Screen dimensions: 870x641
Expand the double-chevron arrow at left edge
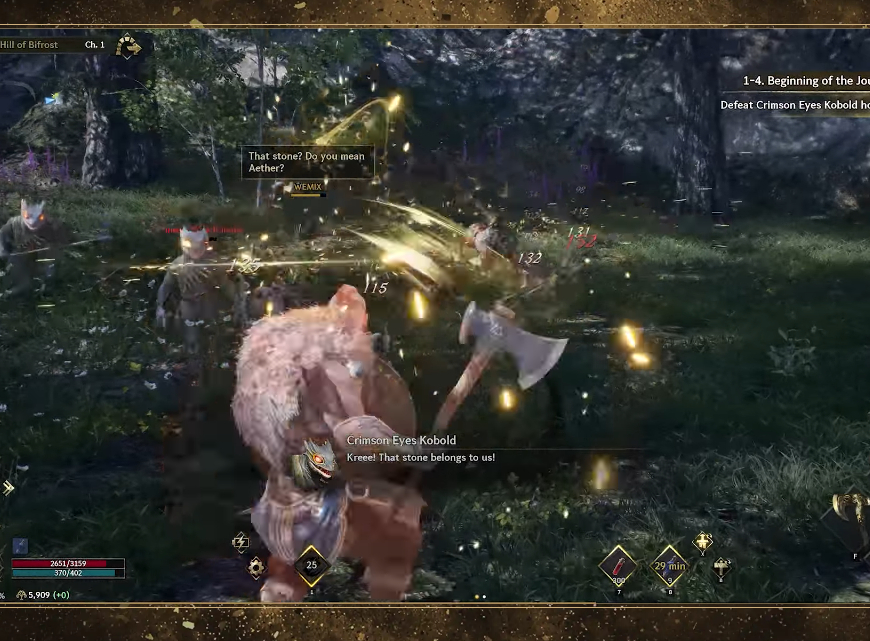8,488
